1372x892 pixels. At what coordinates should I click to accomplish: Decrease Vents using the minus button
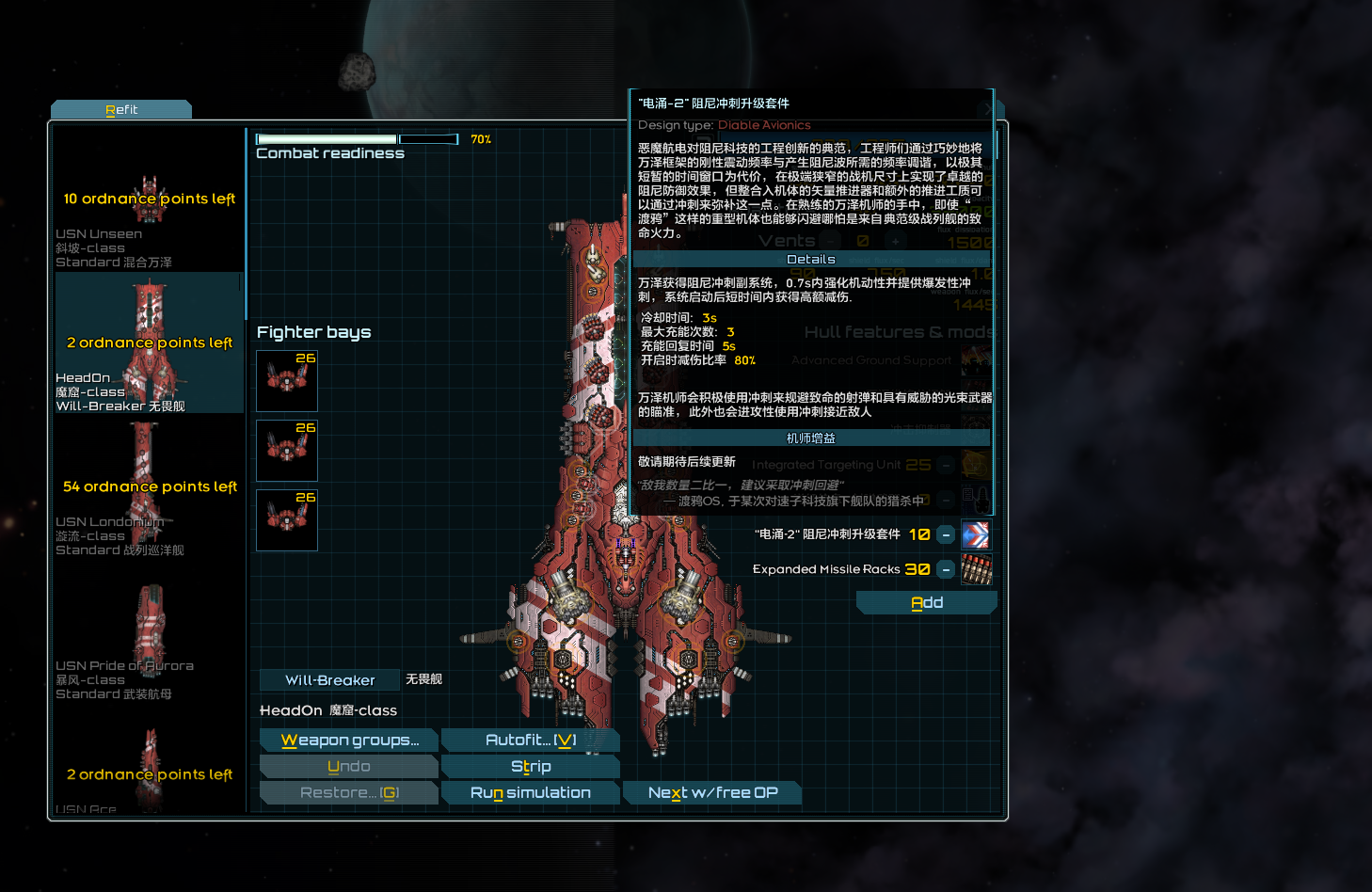click(x=830, y=242)
